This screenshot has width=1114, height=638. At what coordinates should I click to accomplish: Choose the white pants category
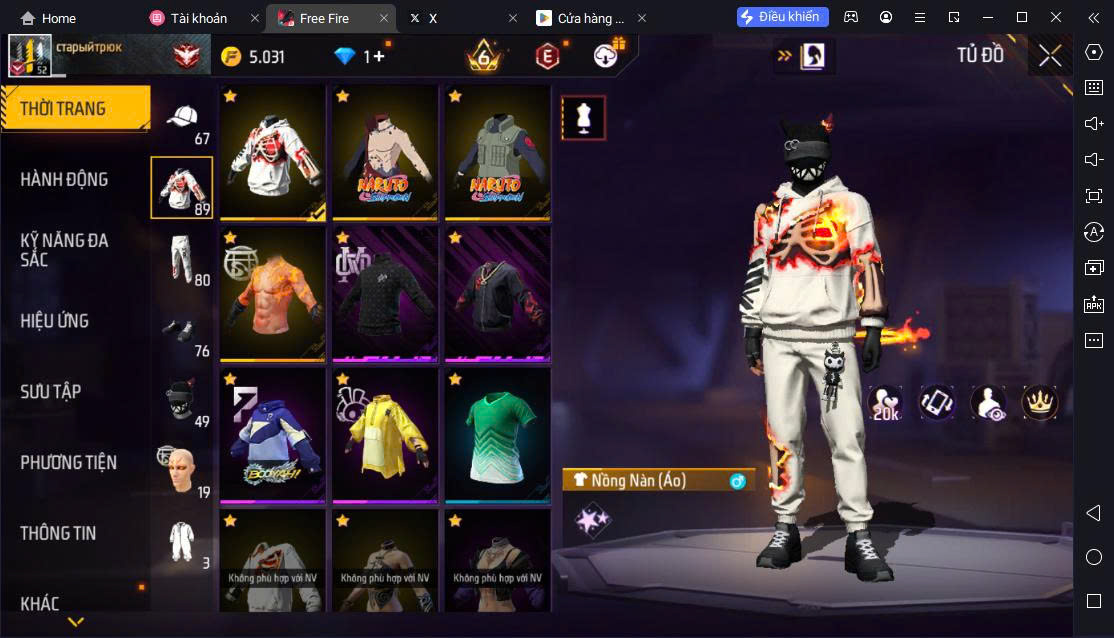(181, 259)
